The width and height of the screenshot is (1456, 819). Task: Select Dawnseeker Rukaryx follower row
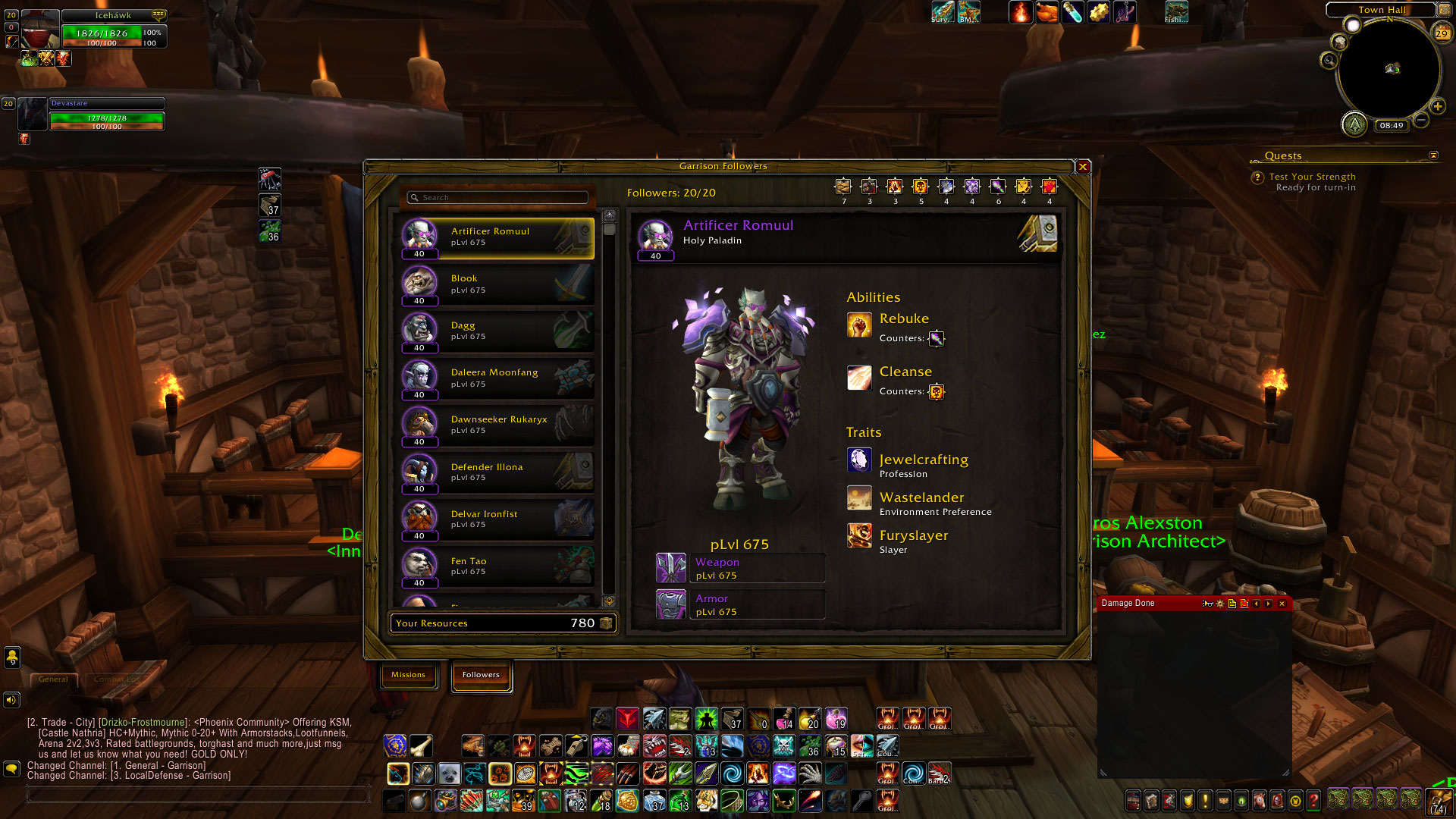coord(497,425)
